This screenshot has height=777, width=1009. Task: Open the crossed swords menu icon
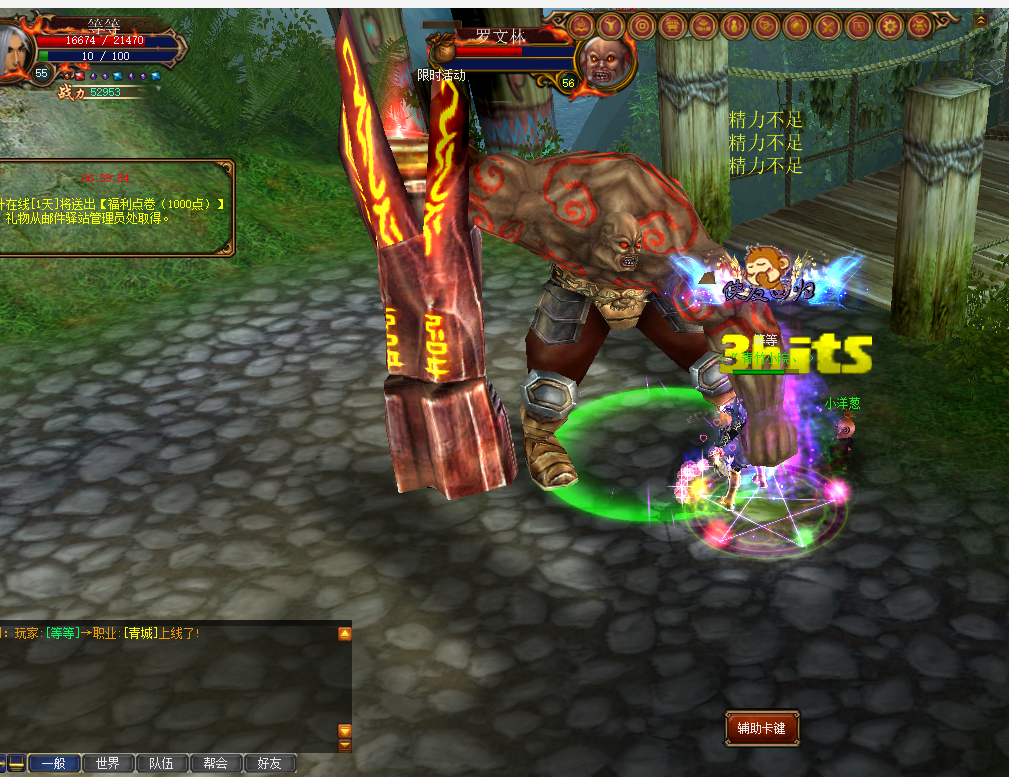(x=827, y=26)
